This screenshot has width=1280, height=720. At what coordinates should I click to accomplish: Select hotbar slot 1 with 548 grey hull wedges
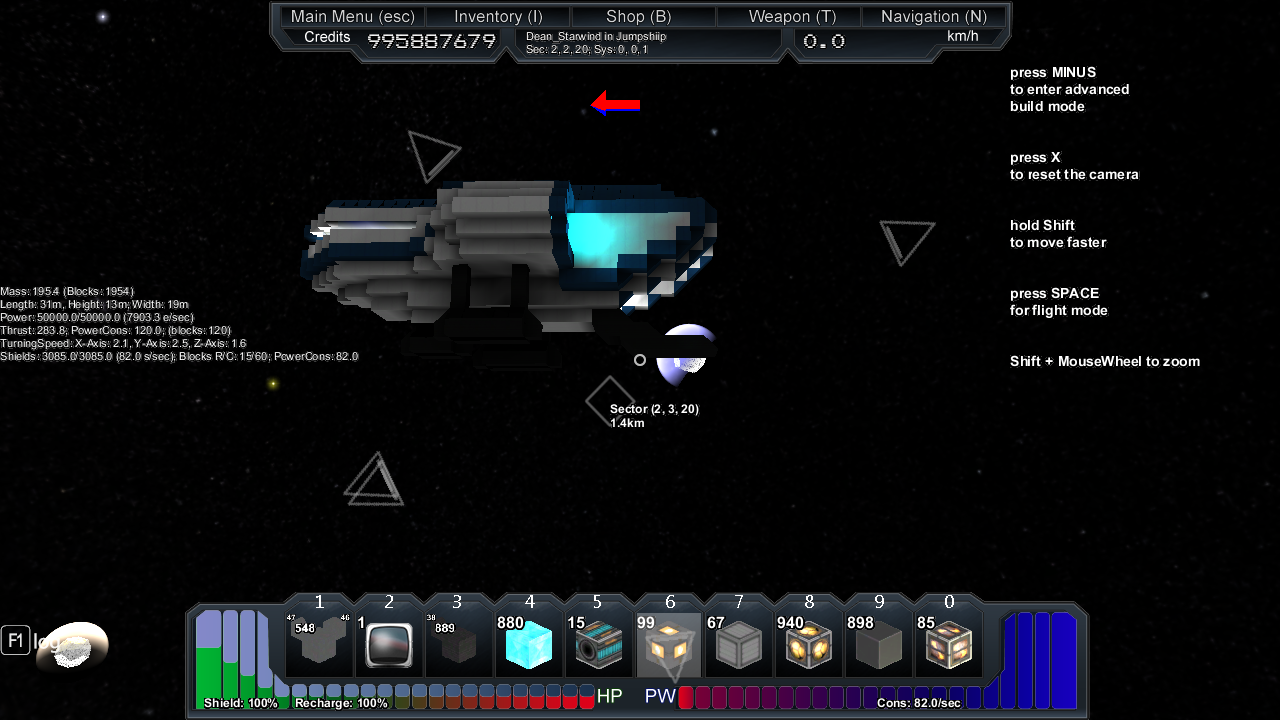[x=319, y=645]
